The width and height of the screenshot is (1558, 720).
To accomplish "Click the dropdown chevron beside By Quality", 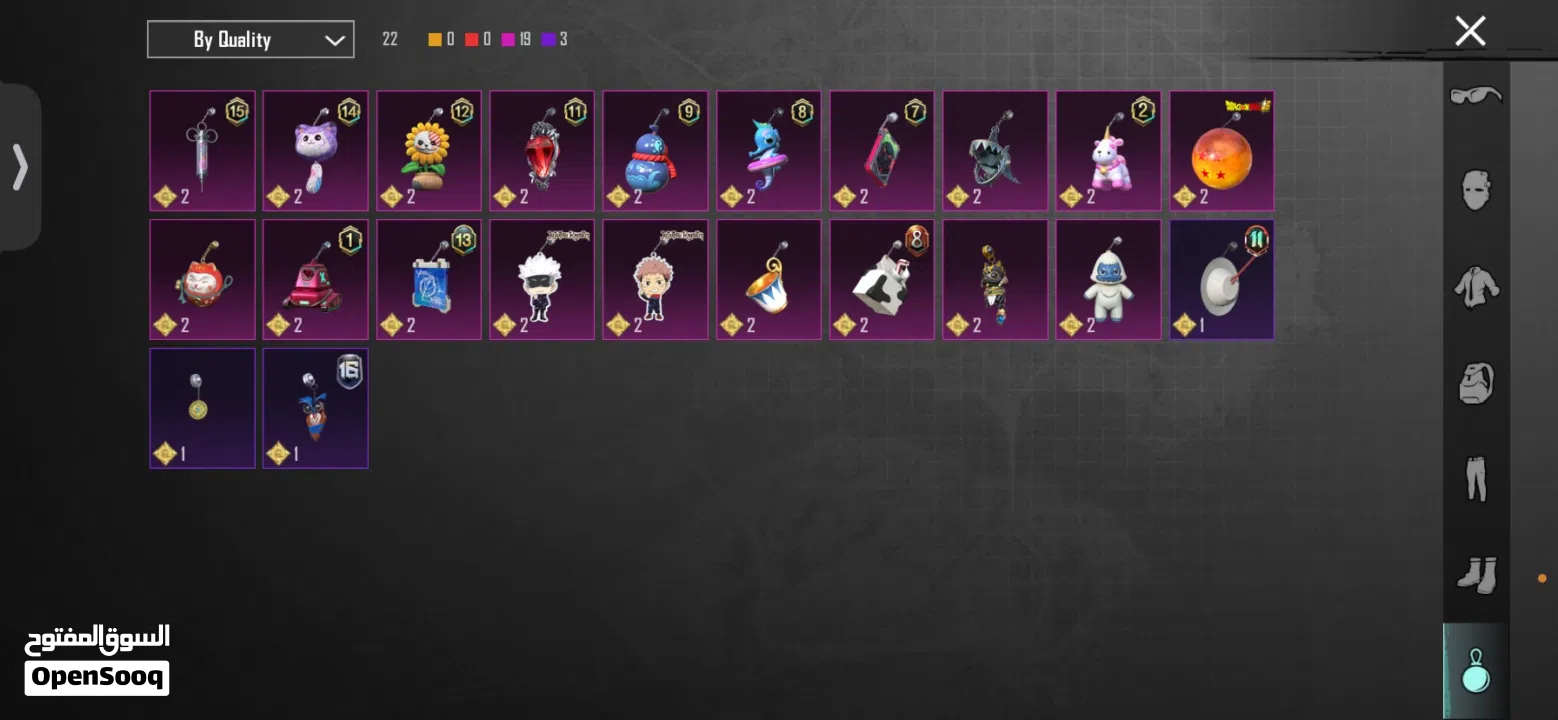I will (x=333, y=39).
